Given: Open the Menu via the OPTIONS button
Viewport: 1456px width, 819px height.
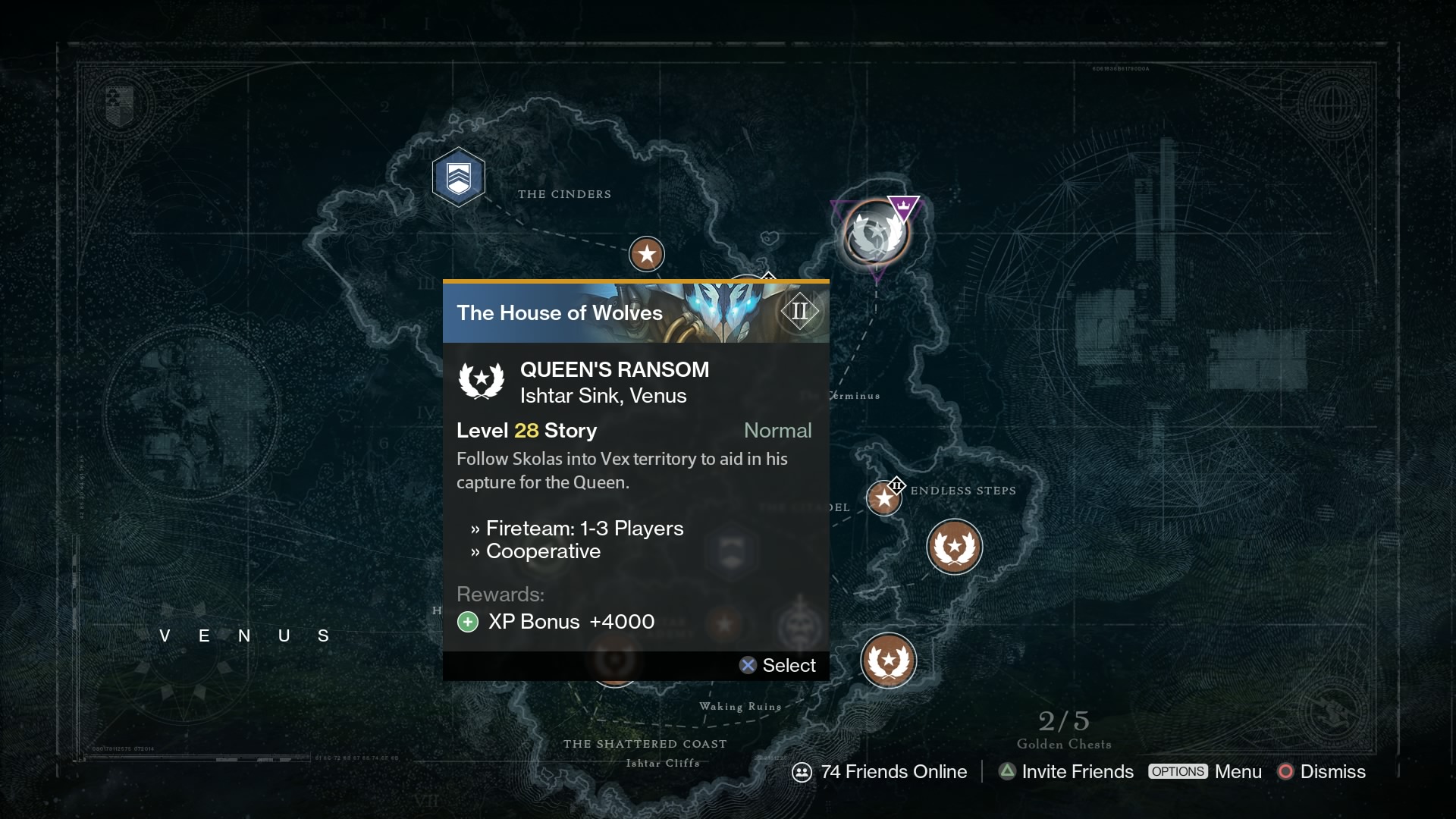Looking at the screenshot, I should [1178, 771].
